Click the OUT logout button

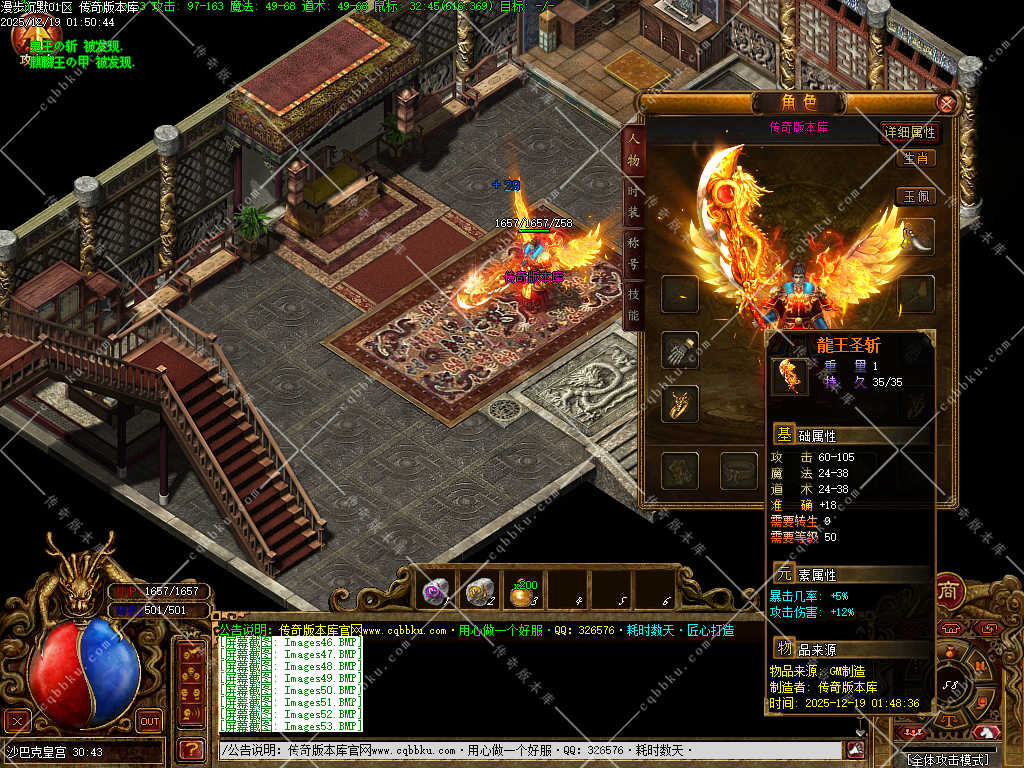[149, 720]
